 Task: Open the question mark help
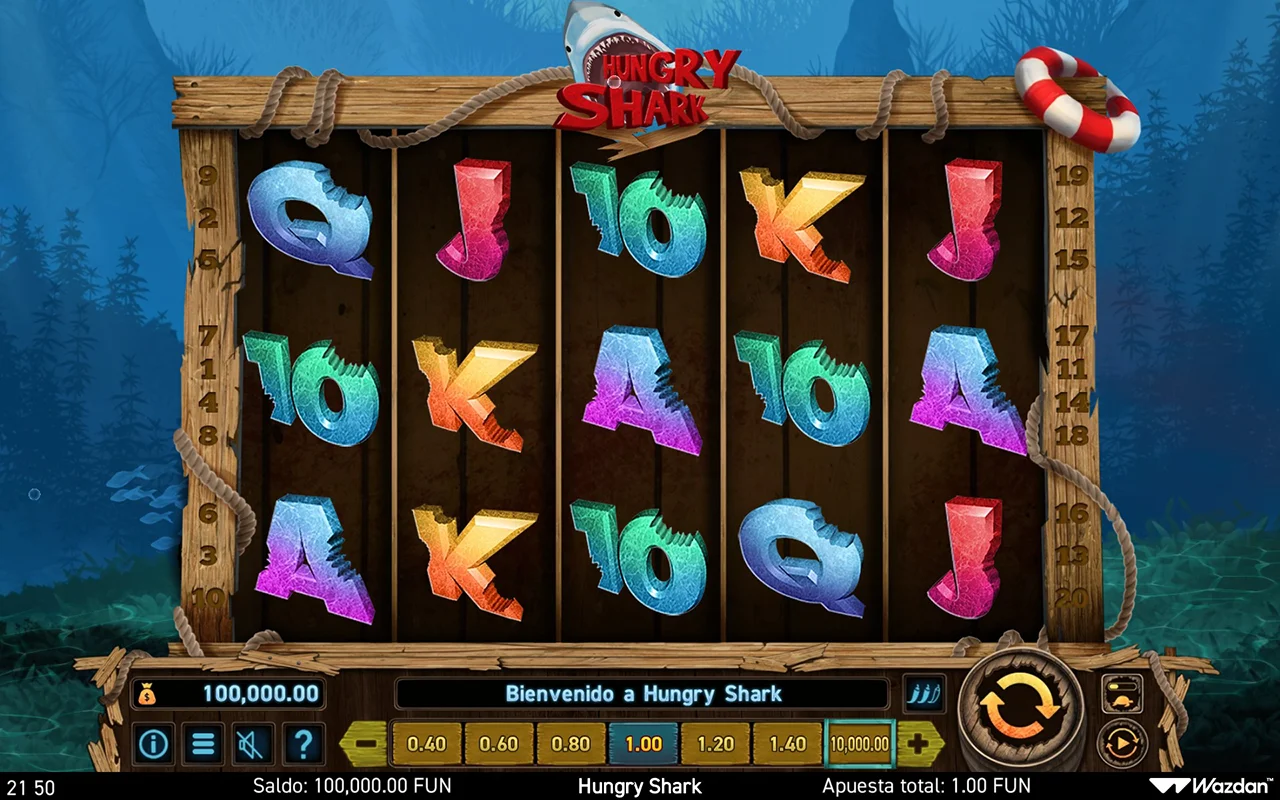303,744
